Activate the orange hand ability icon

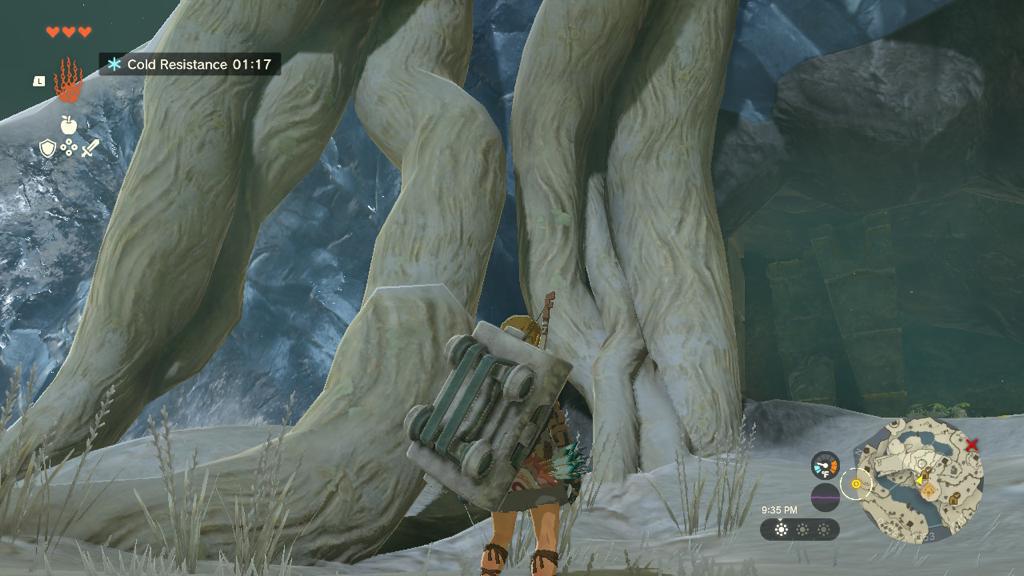(67, 80)
